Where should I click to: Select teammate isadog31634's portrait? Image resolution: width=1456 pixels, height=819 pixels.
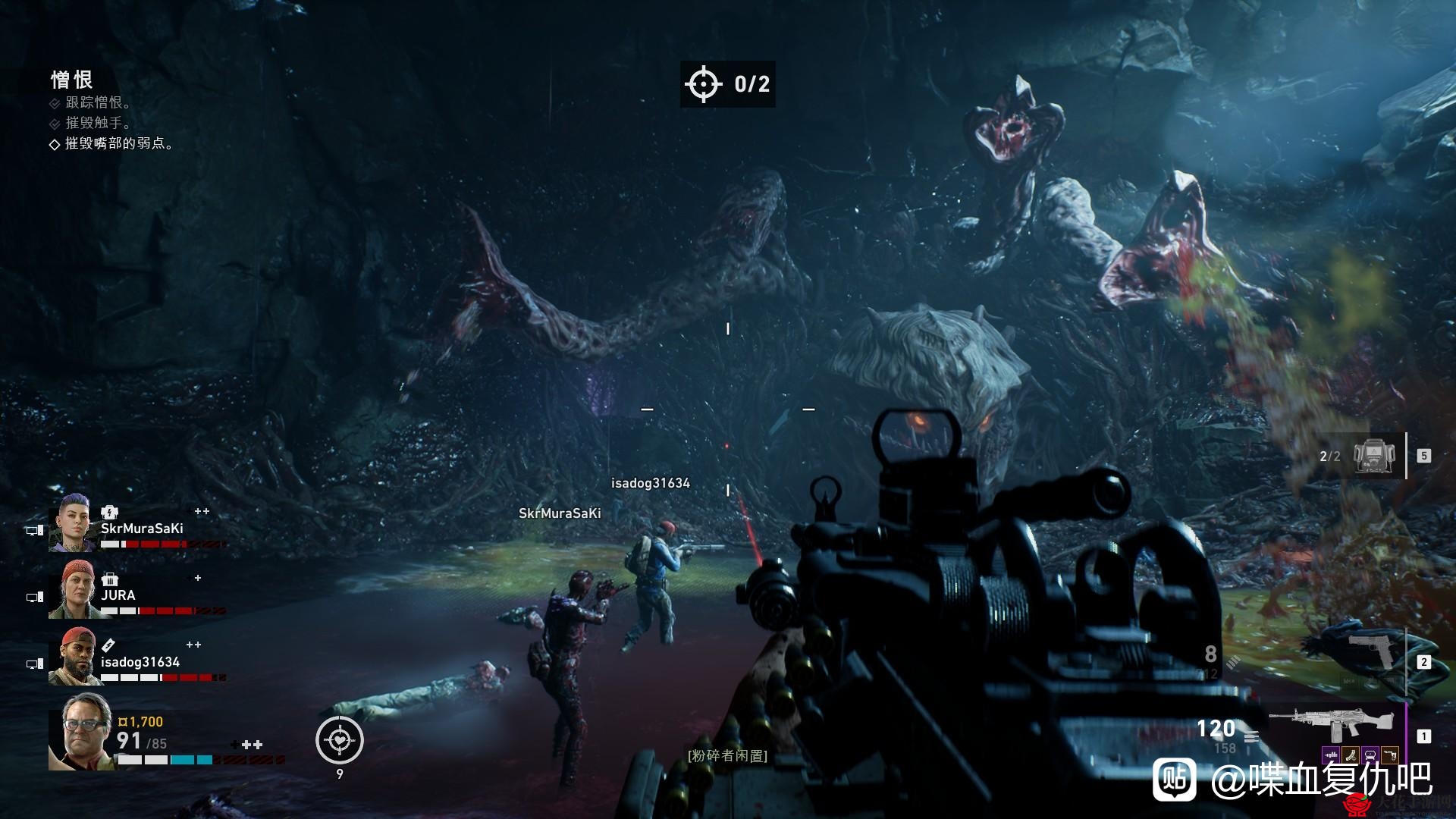73,657
